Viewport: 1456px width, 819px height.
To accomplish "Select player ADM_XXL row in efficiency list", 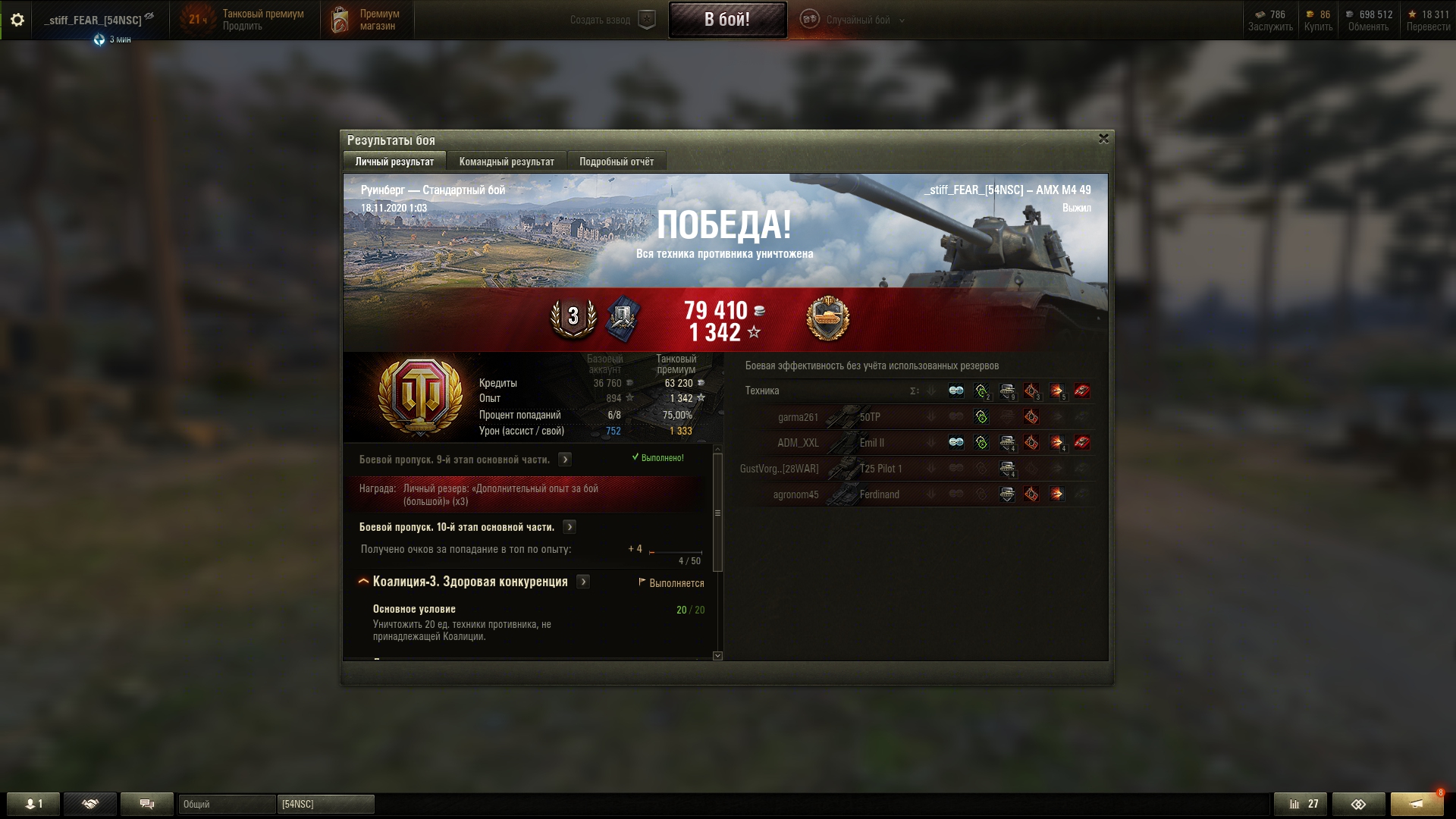I will click(x=798, y=443).
